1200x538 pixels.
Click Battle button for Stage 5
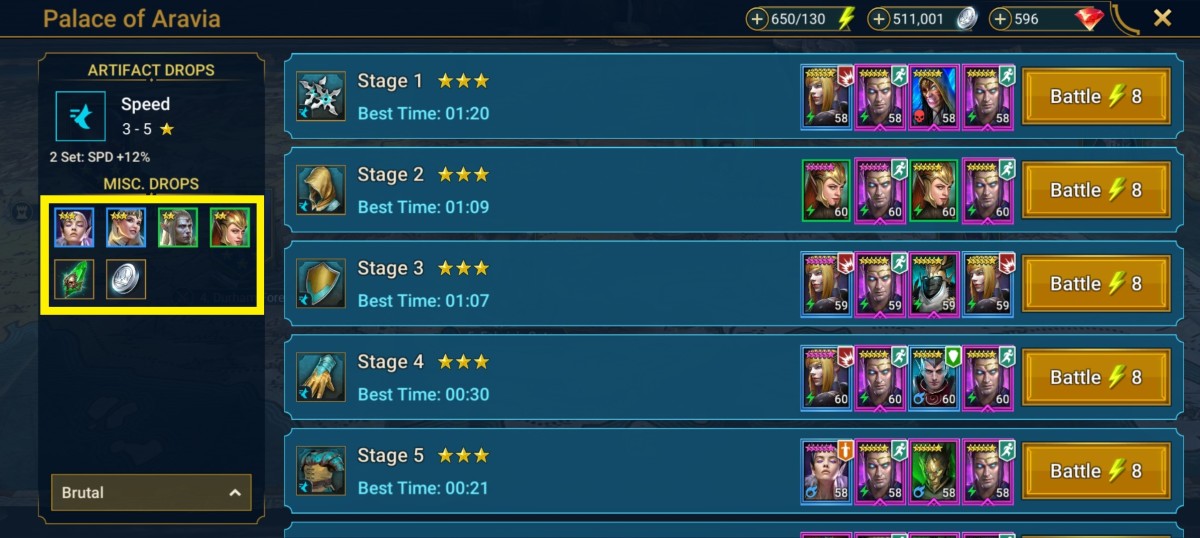point(1095,471)
